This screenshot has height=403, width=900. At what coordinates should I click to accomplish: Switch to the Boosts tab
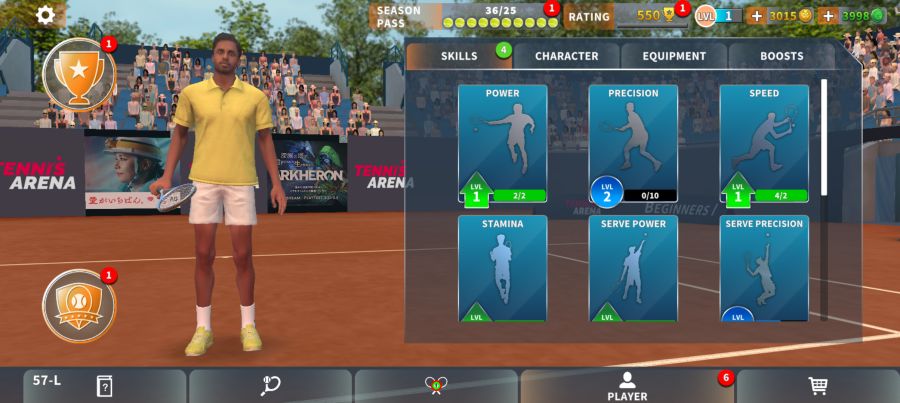pyautogui.click(x=781, y=56)
